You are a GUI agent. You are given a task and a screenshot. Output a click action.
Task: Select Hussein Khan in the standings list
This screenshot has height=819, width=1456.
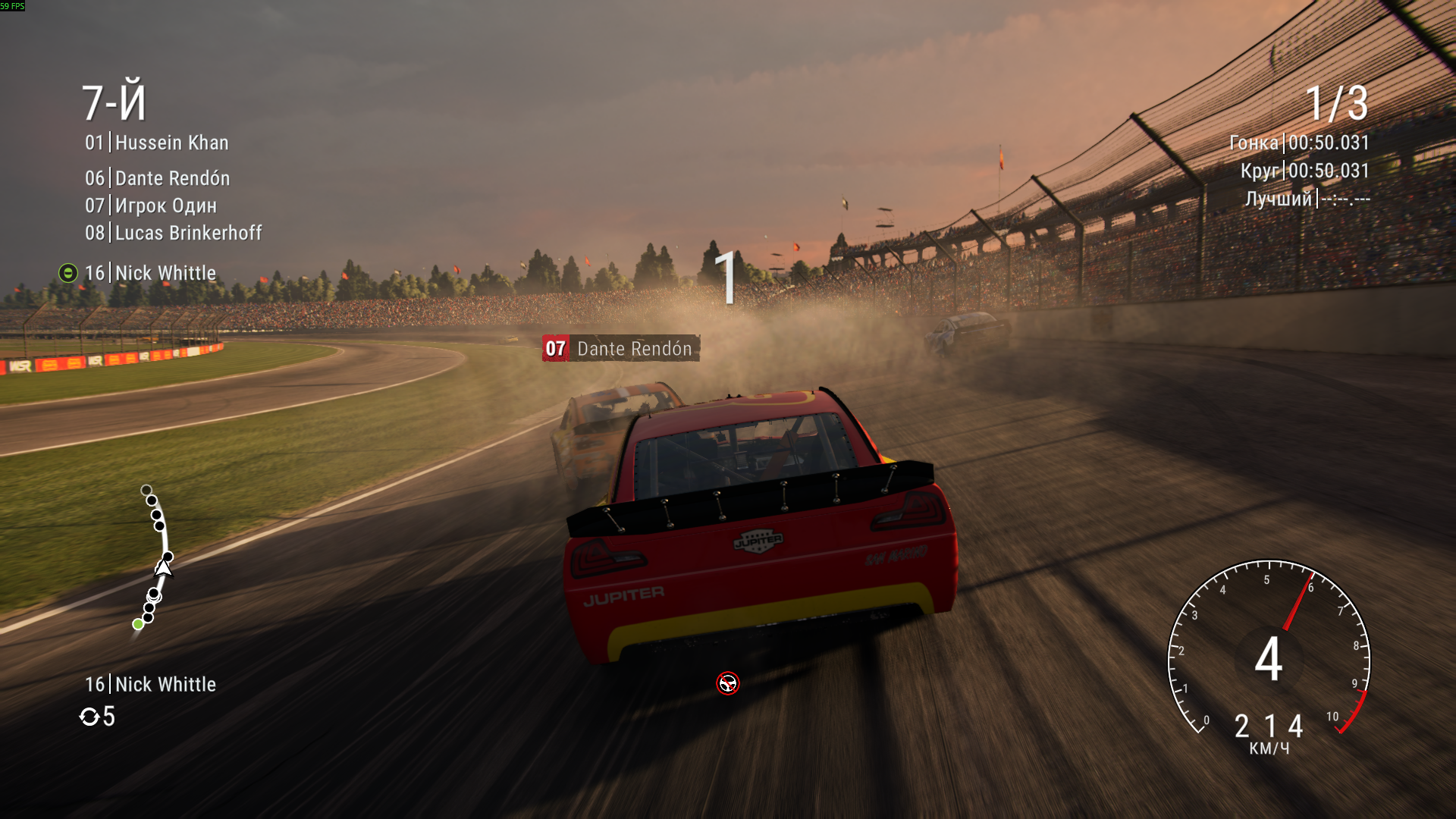pos(157,143)
